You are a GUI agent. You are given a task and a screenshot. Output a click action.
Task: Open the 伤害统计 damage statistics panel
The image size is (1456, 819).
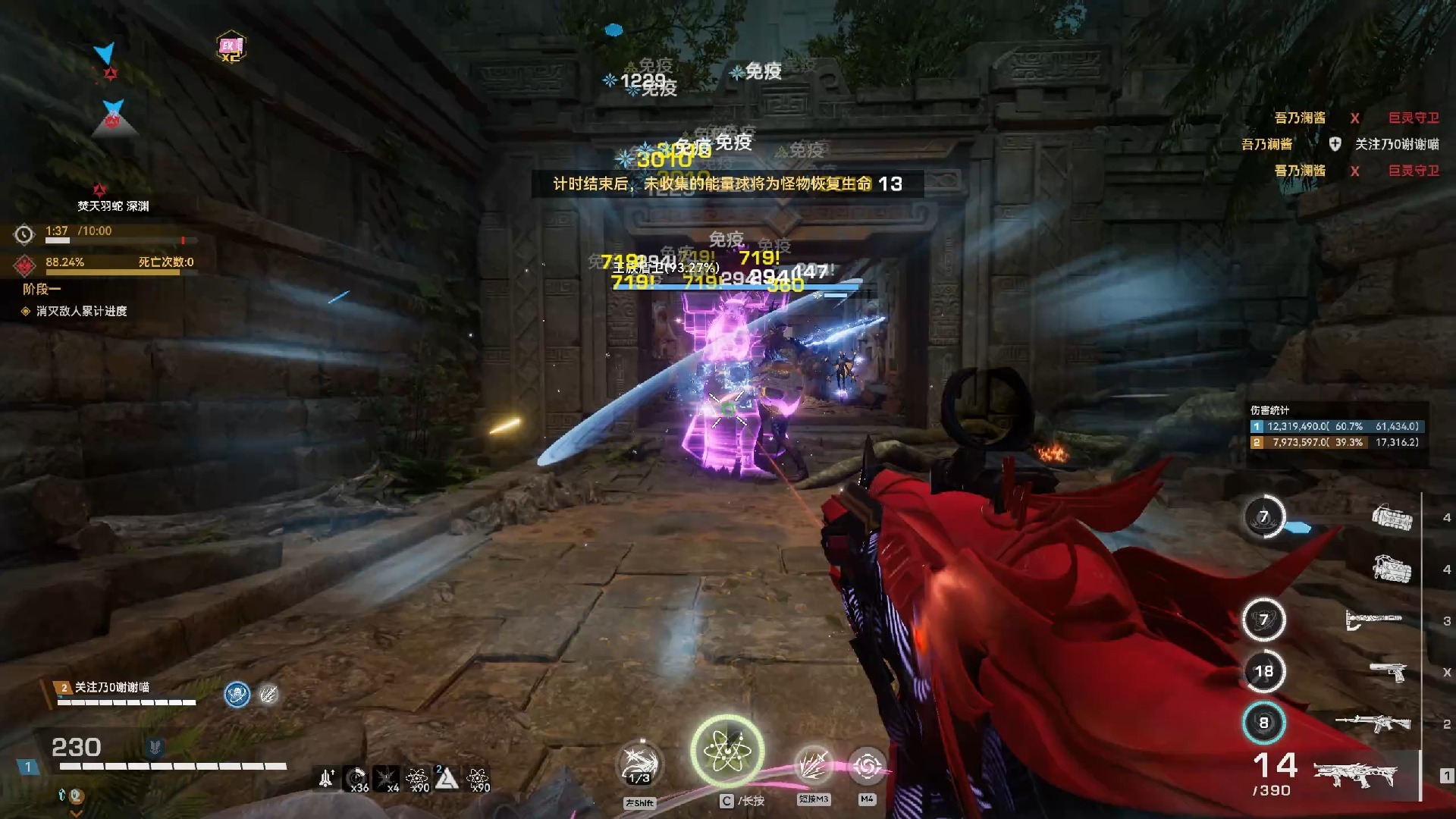click(1338, 426)
